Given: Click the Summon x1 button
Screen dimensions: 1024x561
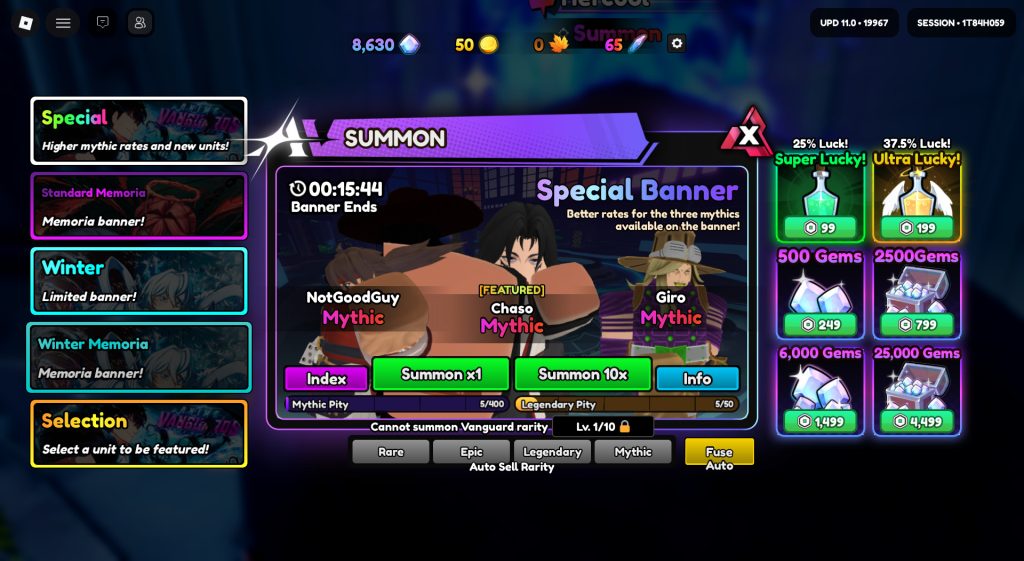Looking at the screenshot, I should point(441,374).
